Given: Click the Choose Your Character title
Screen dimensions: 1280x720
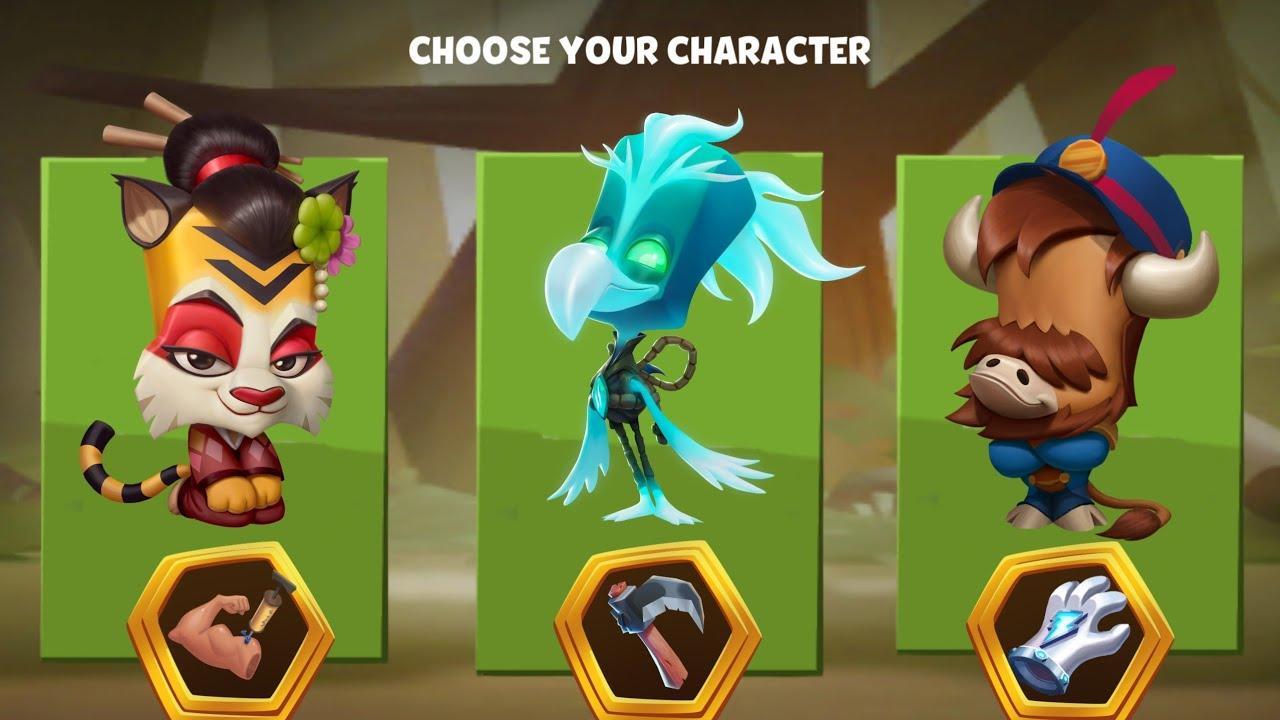Looking at the screenshot, I should click(x=640, y=46).
